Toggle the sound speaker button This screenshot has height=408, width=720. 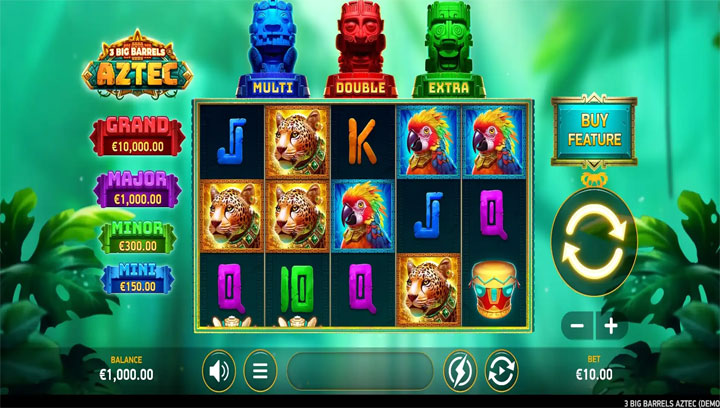pos(219,372)
